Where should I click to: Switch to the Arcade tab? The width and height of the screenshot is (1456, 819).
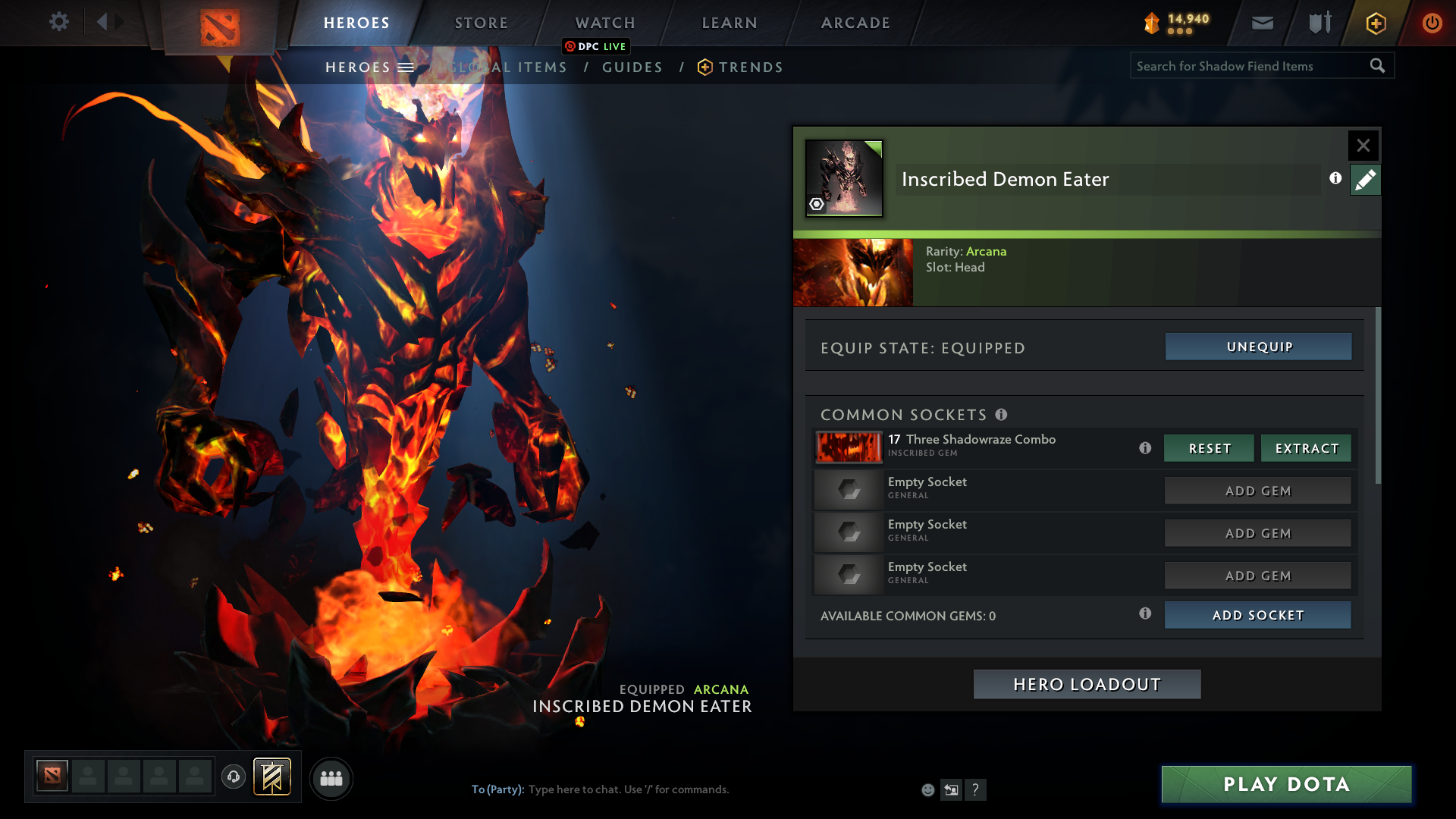(x=855, y=23)
